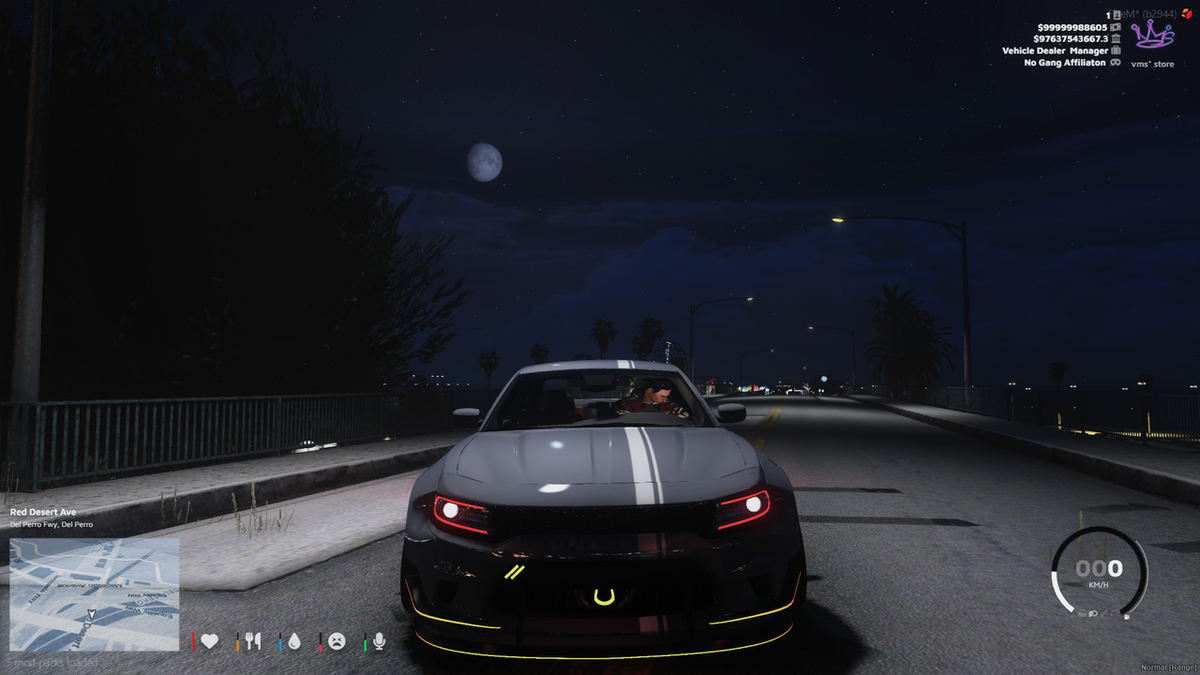Toggle the microphone voice icon
This screenshot has height=675, width=1200.
[380, 641]
